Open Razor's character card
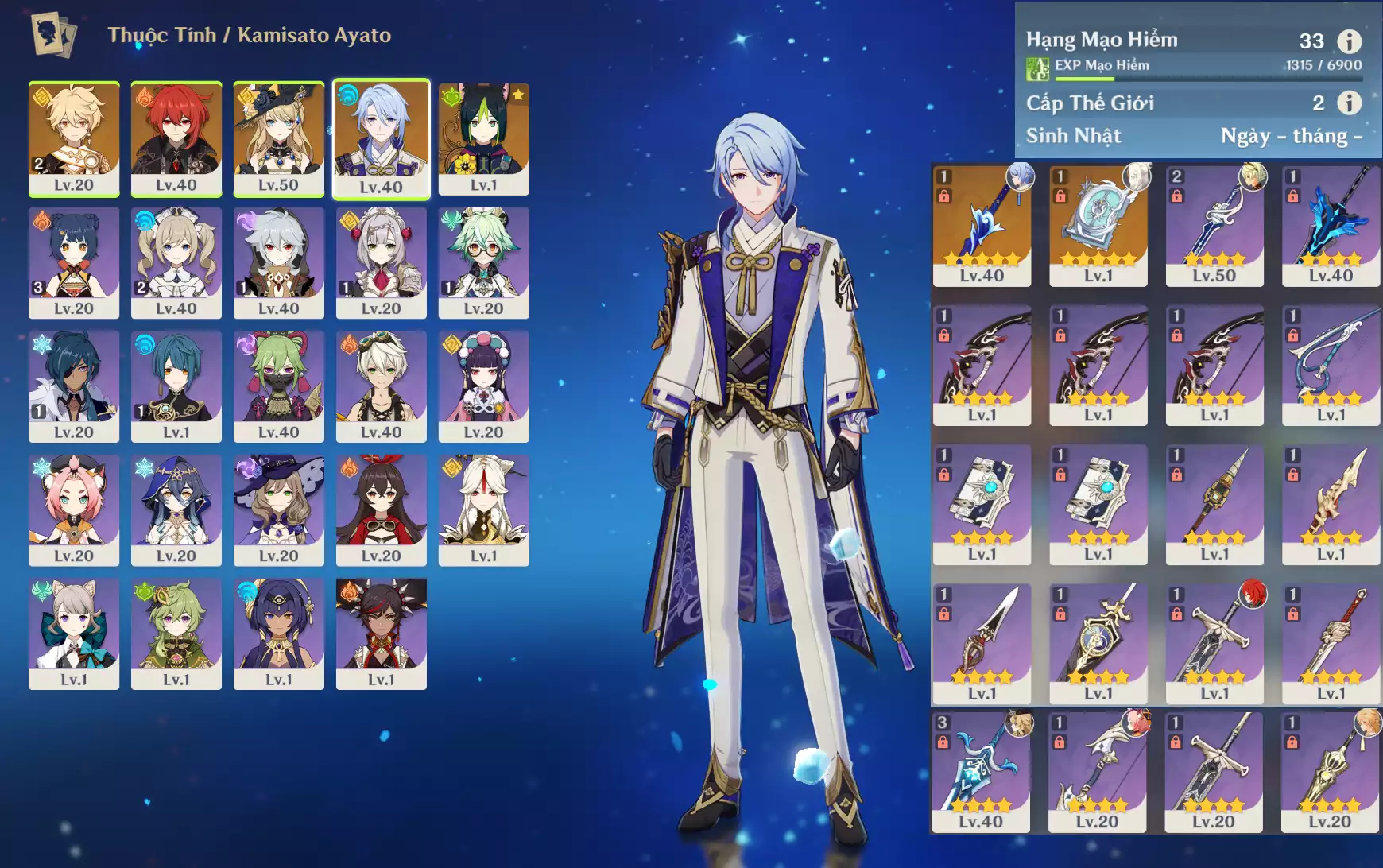This screenshot has width=1383, height=868. click(x=278, y=262)
